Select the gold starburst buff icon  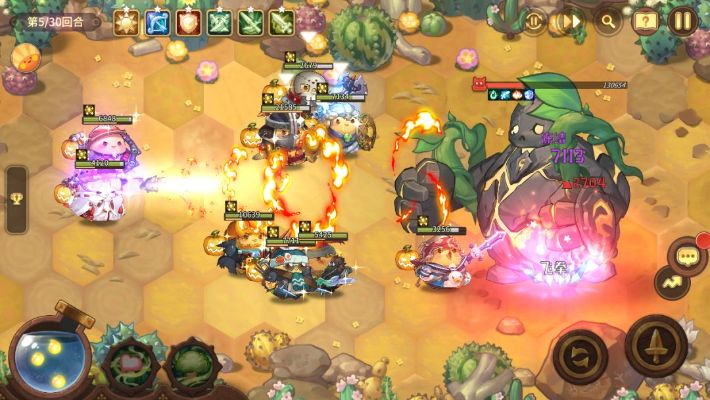coord(125,20)
